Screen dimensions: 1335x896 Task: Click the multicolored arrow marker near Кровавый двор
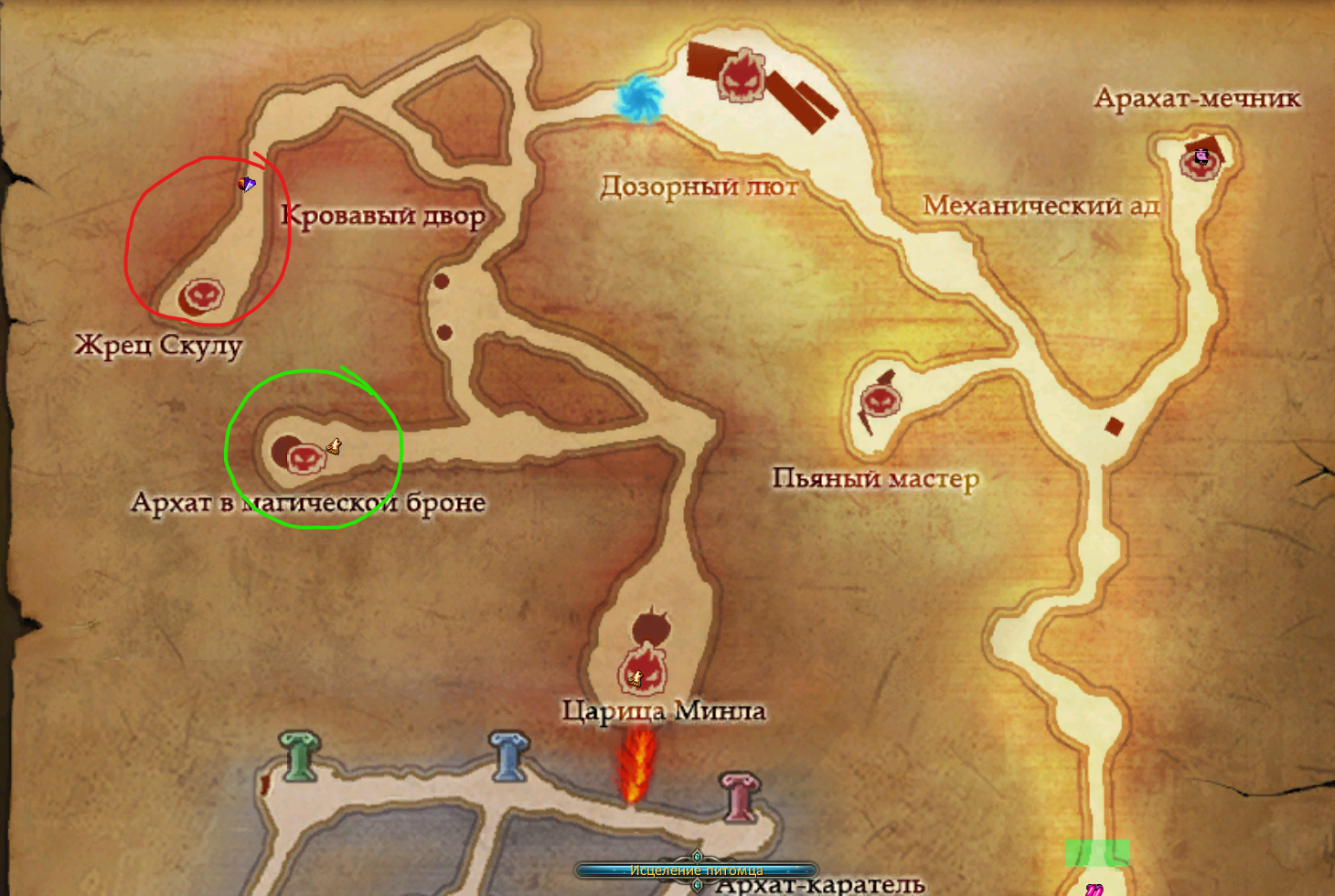pyautogui.click(x=246, y=185)
